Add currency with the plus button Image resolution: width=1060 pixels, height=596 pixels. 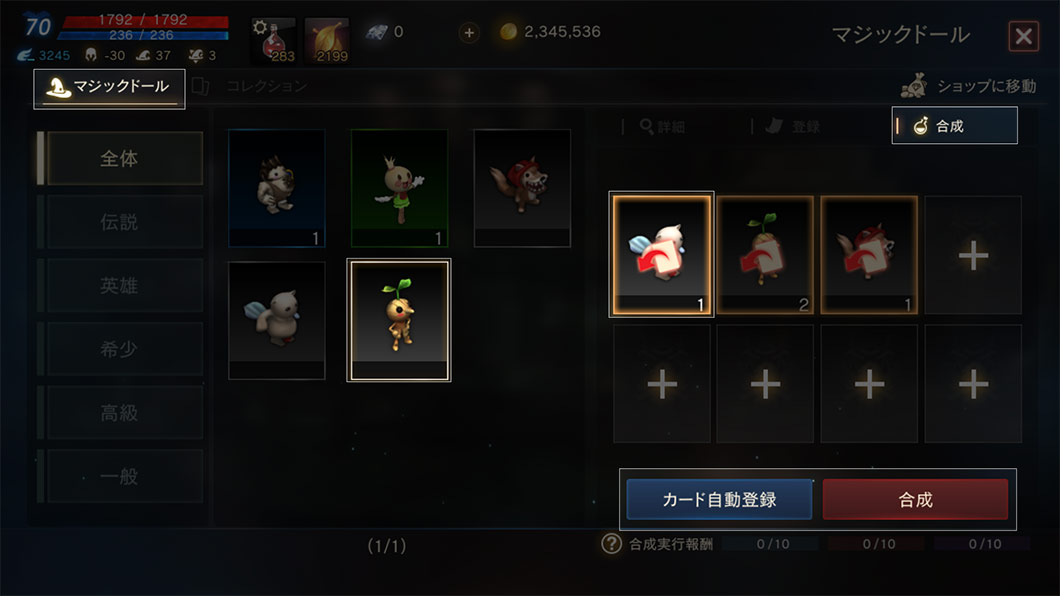469,32
